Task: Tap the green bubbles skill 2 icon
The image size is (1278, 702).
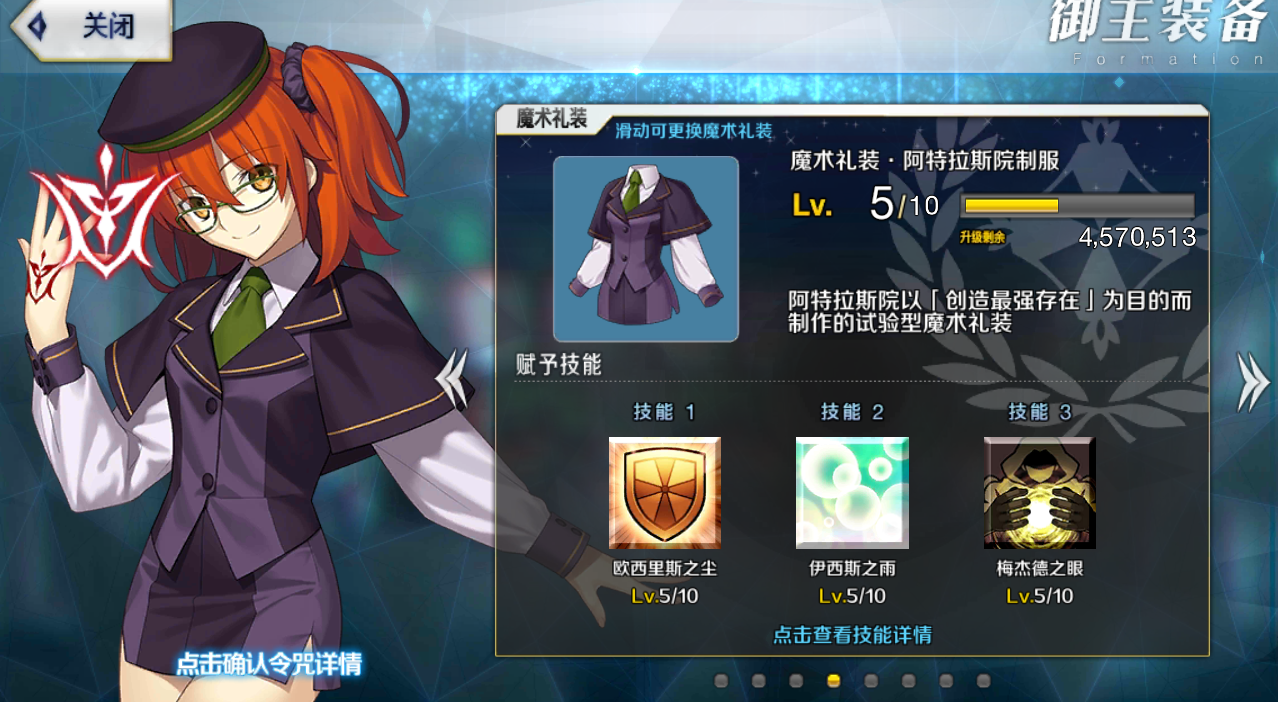Action: (852, 493)
